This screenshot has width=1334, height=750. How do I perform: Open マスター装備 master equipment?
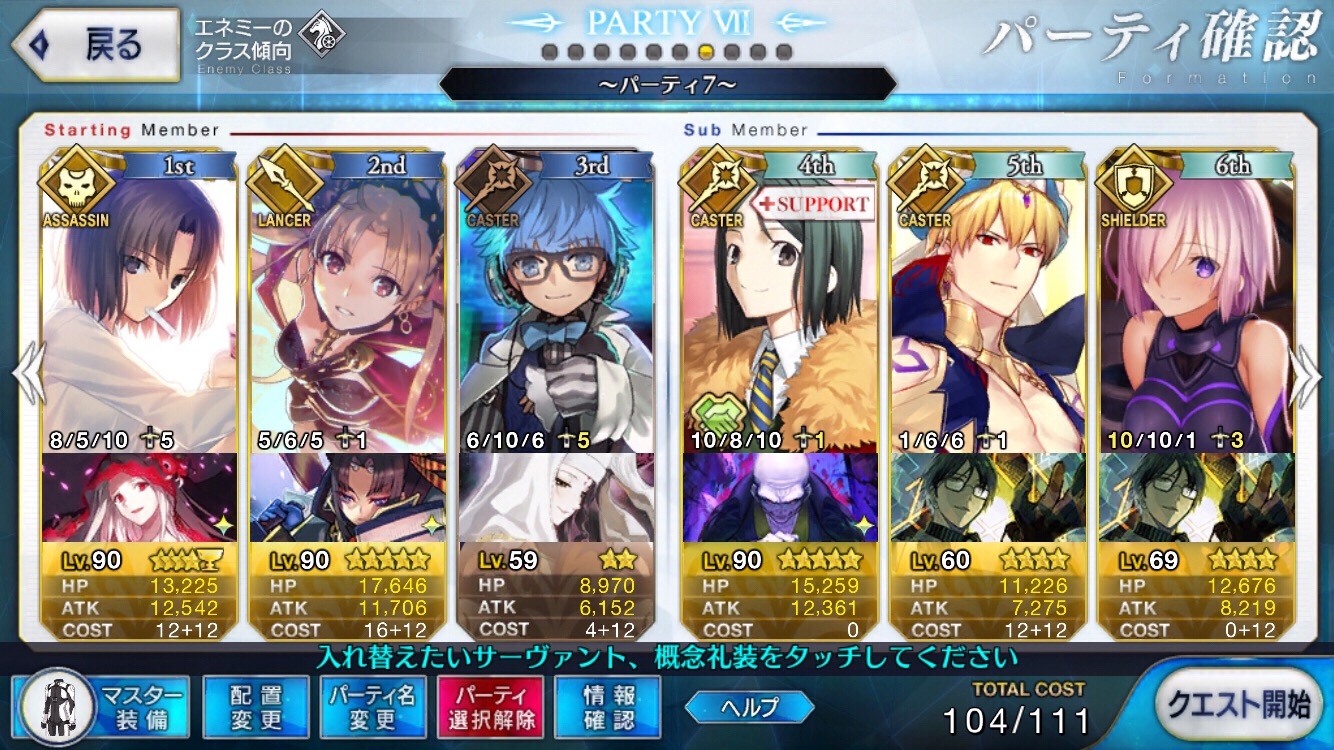coord(101,706)
